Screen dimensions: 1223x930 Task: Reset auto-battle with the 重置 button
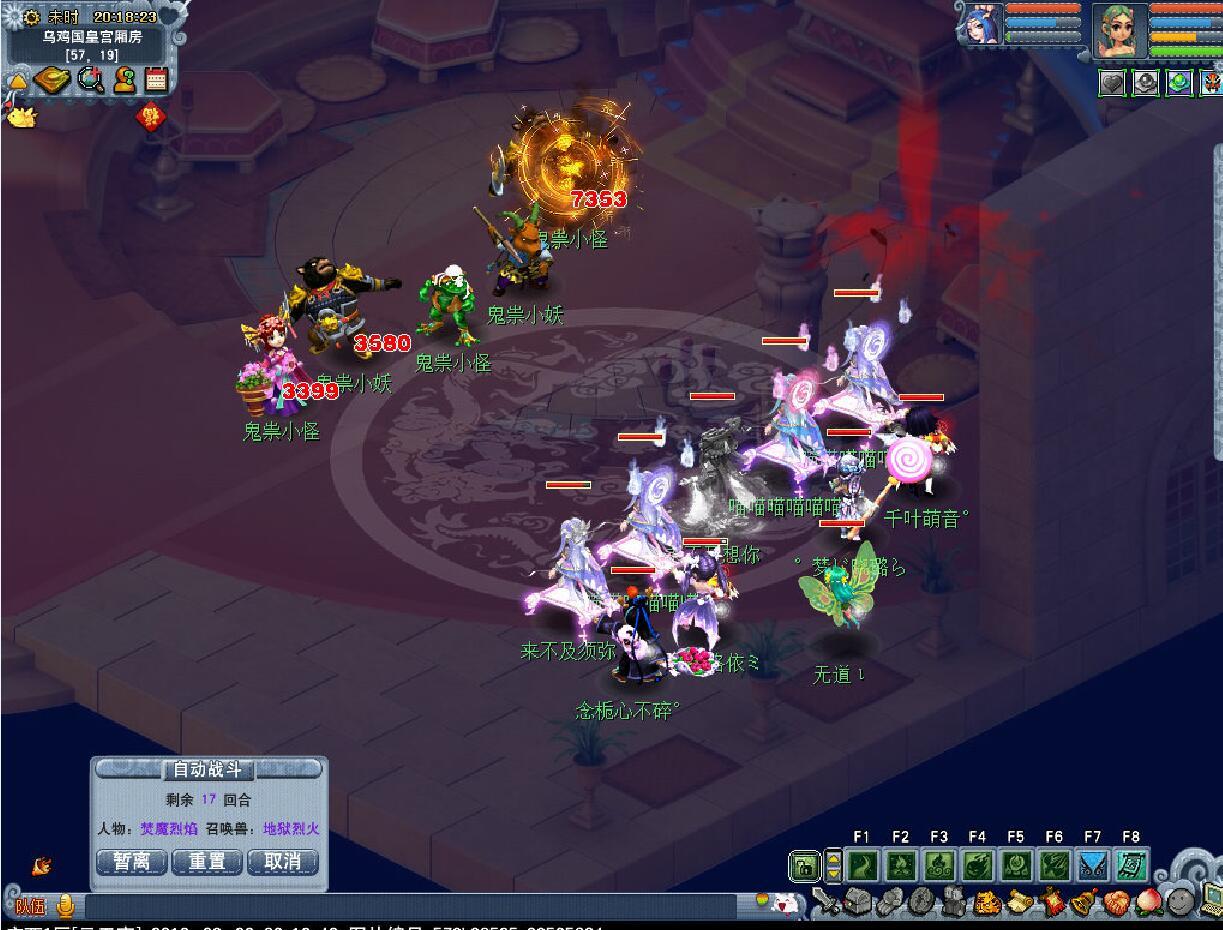coord(208,861)
